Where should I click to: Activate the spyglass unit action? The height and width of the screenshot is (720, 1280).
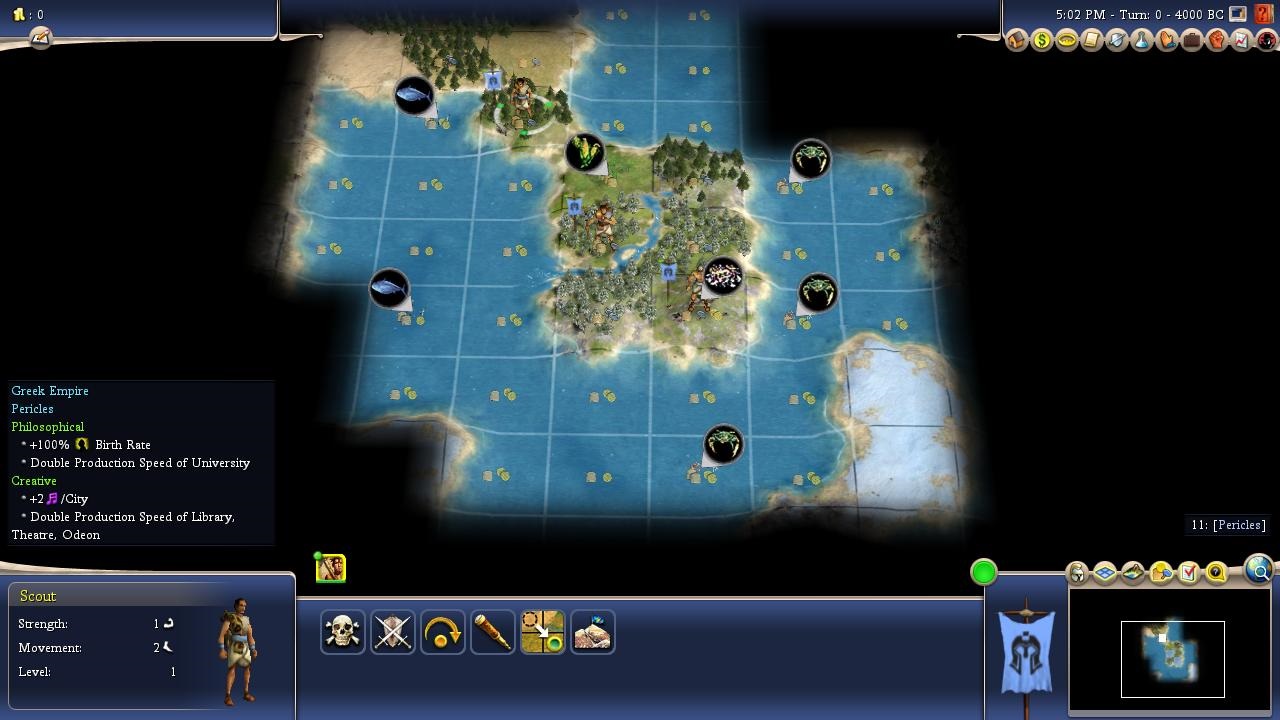tap(493, 632)
